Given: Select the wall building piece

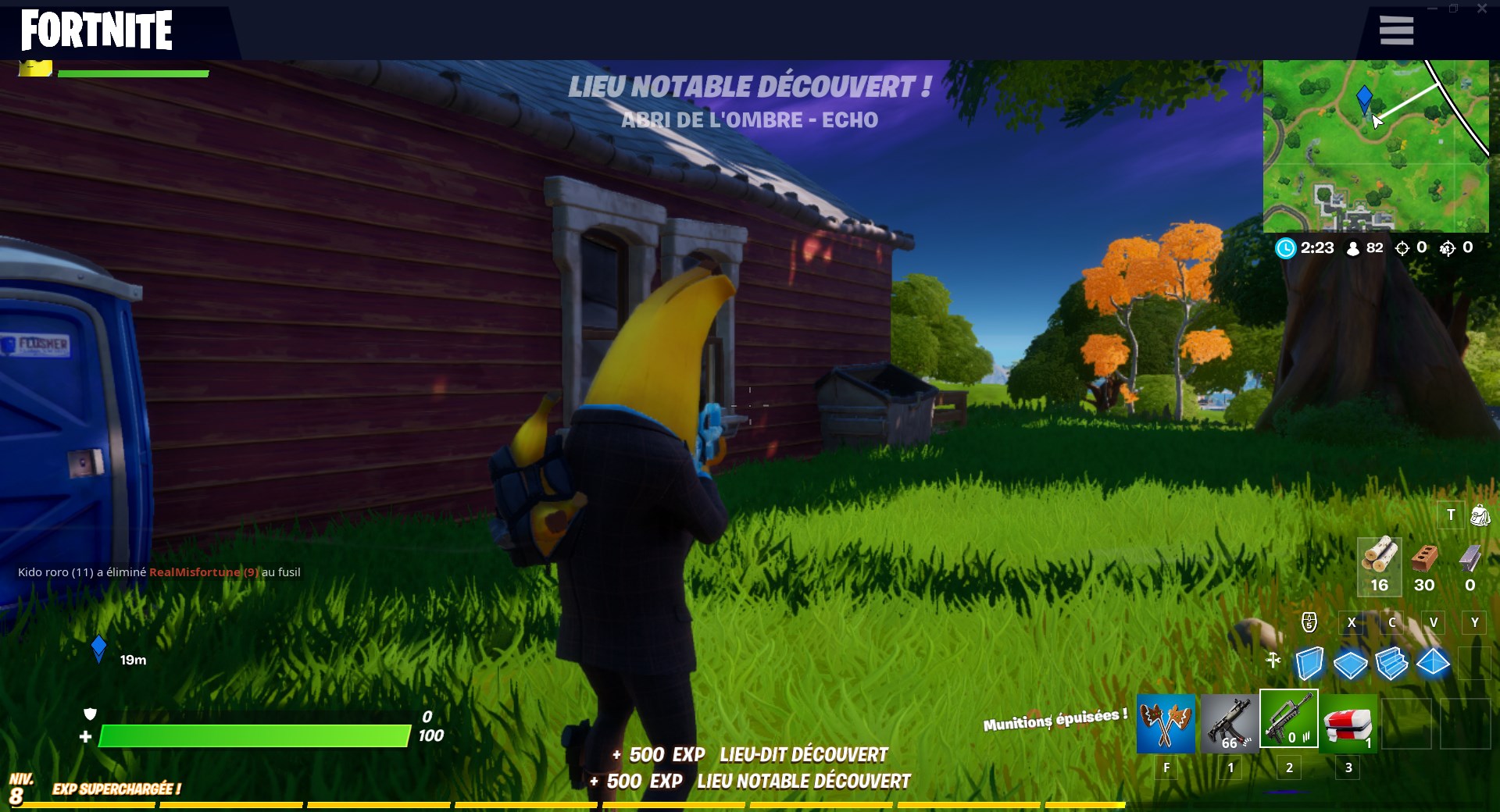Looking at the screenshot, I should pos(1309,664).
